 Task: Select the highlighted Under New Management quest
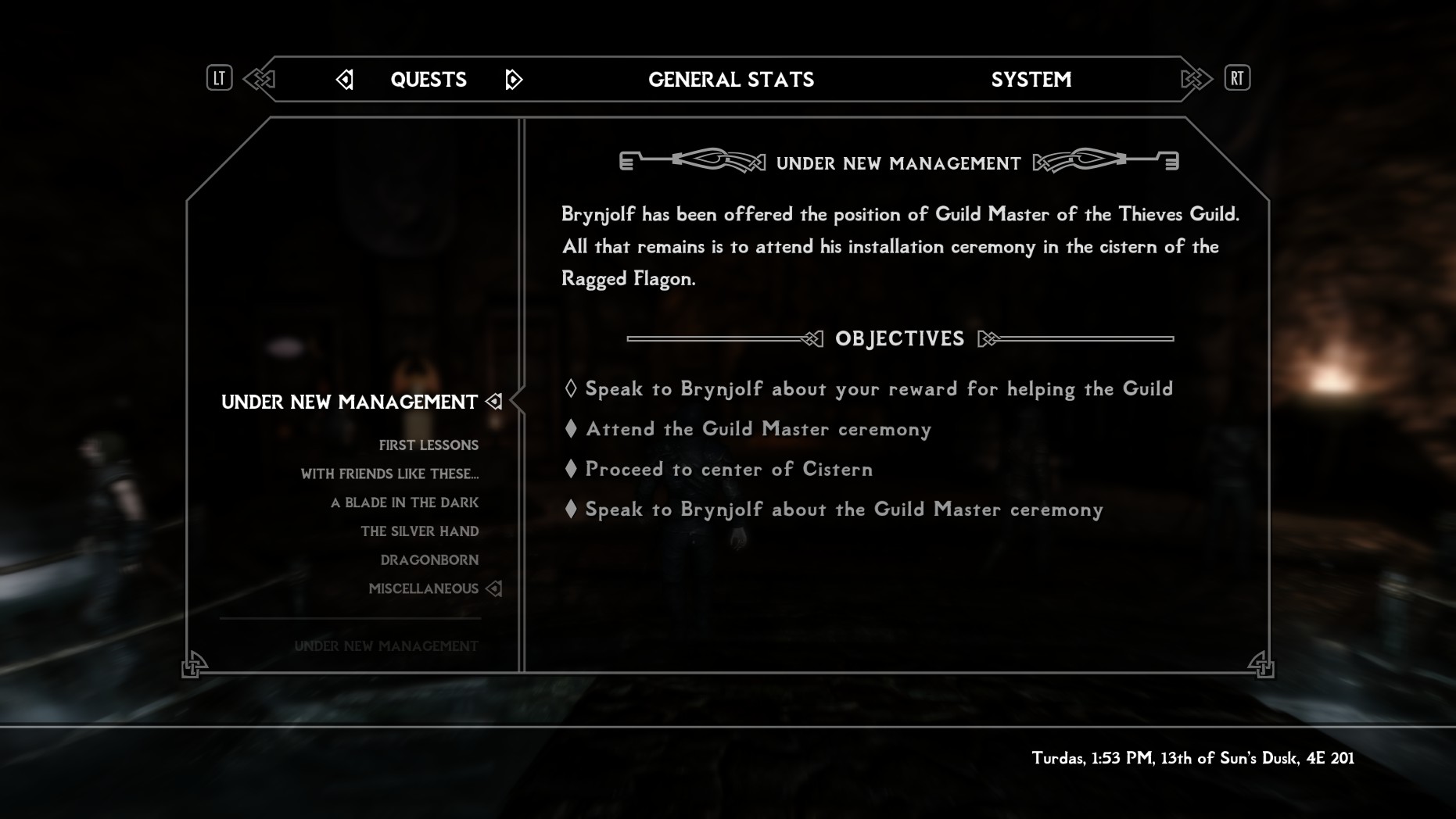click(350, 402)
